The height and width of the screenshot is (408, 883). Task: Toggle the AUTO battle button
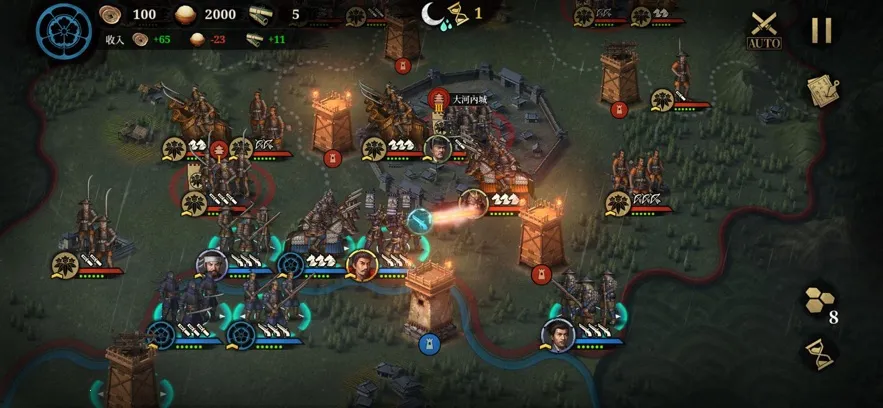coord(764,30)
